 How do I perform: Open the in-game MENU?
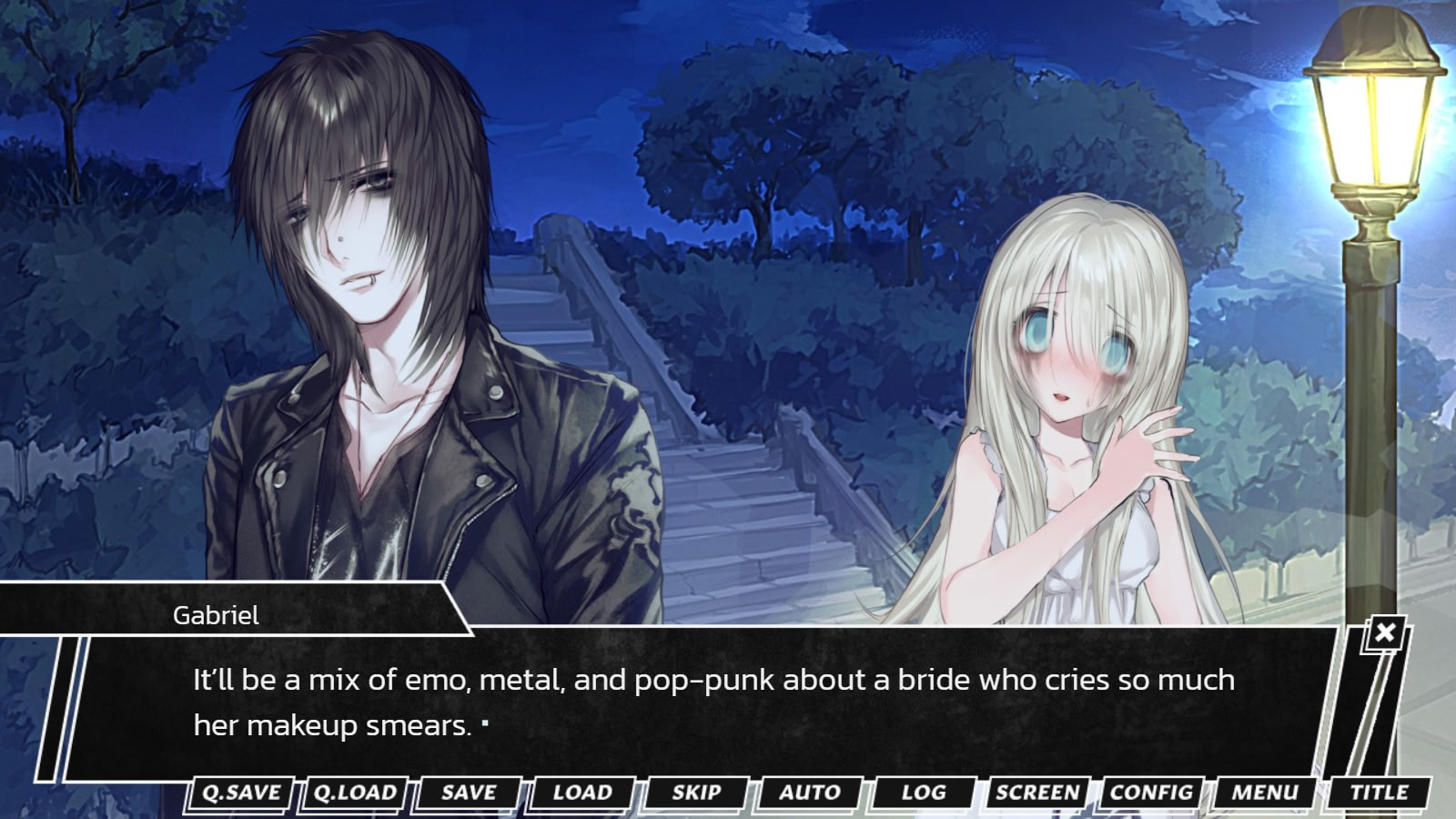tap(1265, 793)
